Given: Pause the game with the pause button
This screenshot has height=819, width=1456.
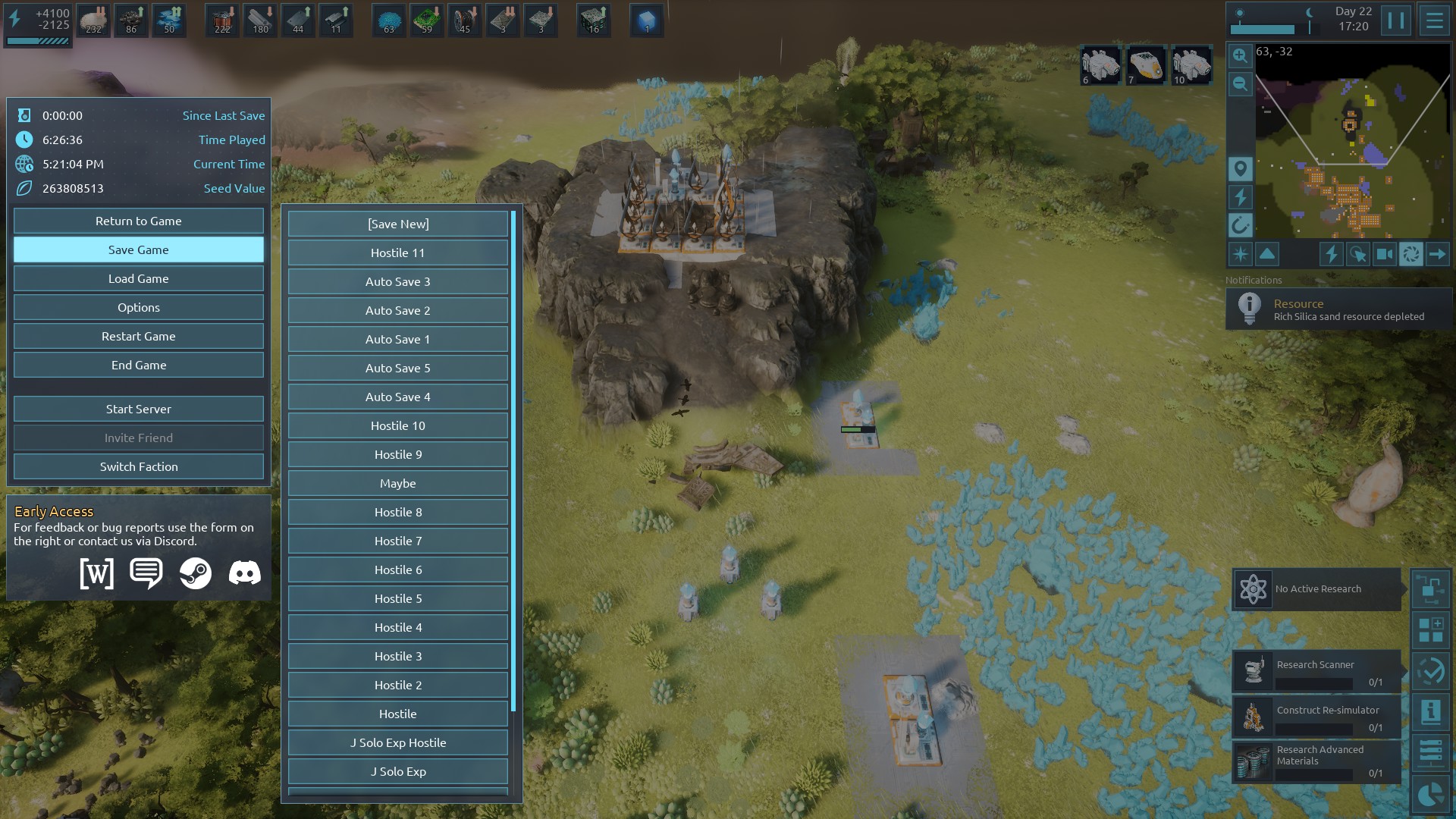Looking at the screenshot, I should (x=1395, y=20).
